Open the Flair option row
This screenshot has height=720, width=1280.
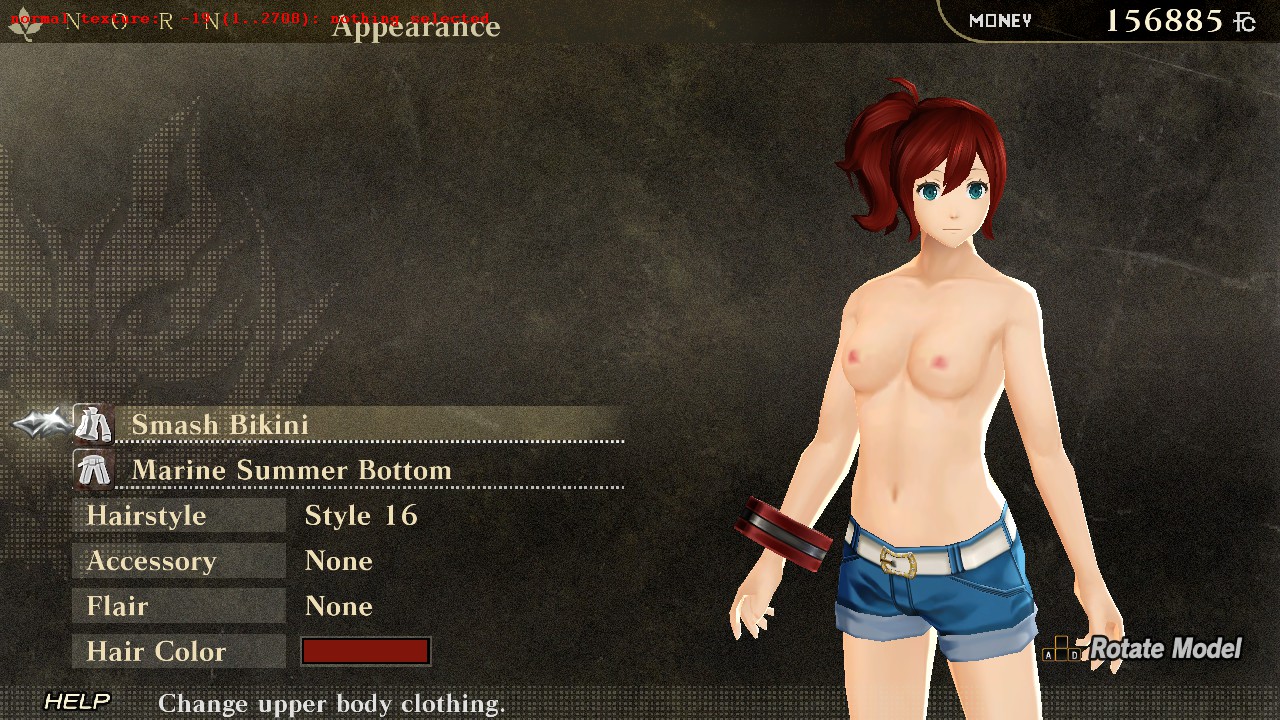point(118,607)
